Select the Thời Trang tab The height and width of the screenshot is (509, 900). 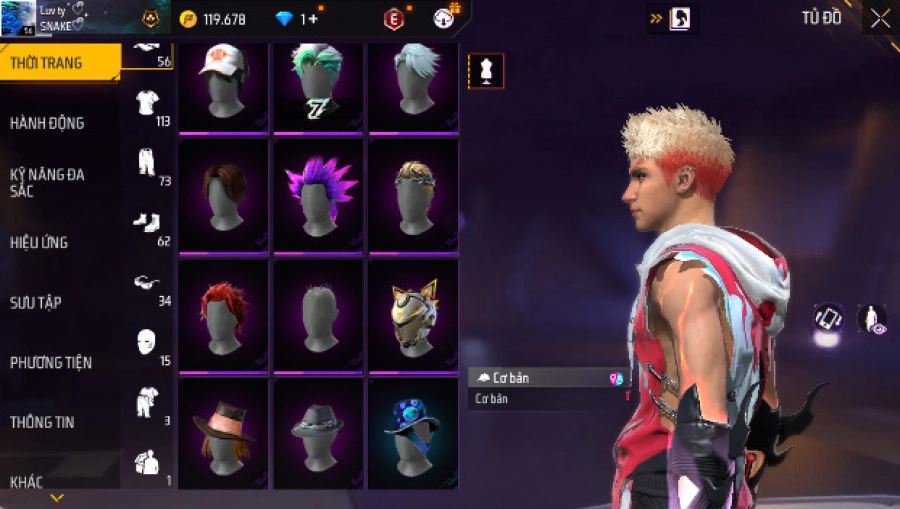coord(46,63)
